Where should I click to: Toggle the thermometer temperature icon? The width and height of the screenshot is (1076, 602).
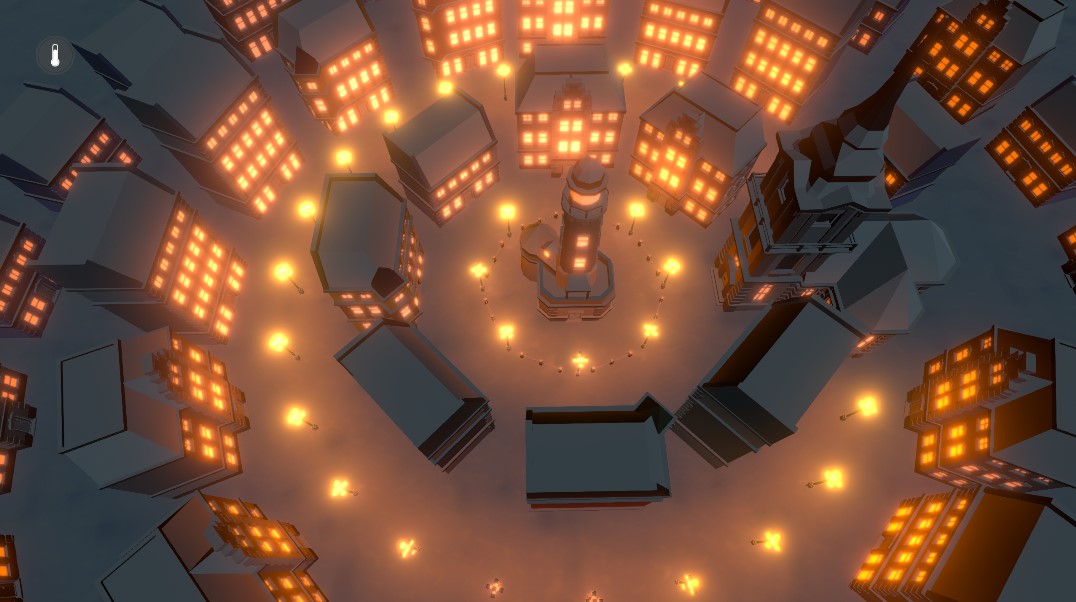pos(55,55)
